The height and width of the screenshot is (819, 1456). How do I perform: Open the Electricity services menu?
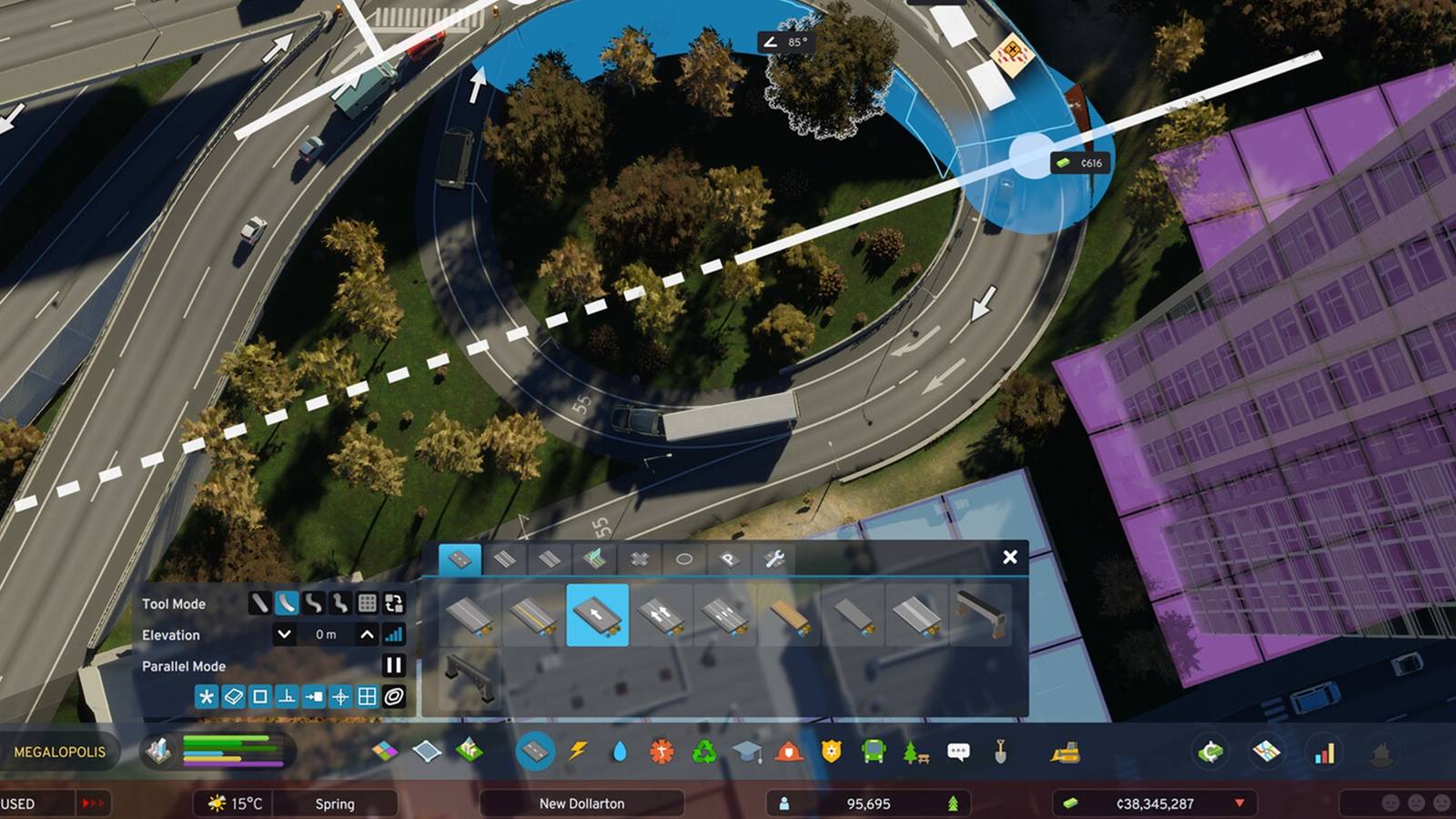pyautogui.click(x=578, y=752)
